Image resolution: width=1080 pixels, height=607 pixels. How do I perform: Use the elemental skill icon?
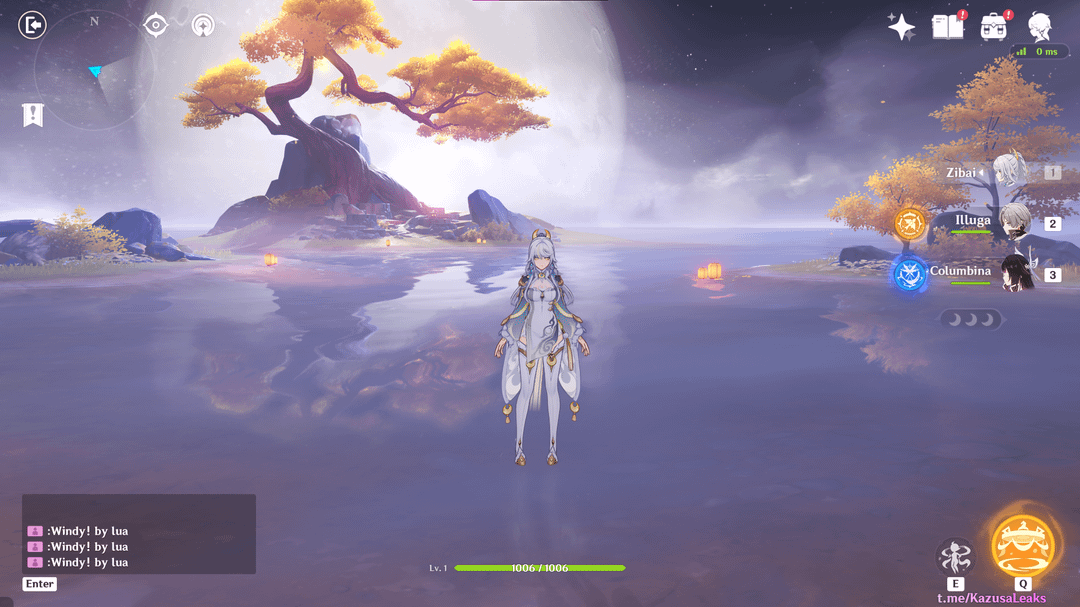tap(955, 556)
